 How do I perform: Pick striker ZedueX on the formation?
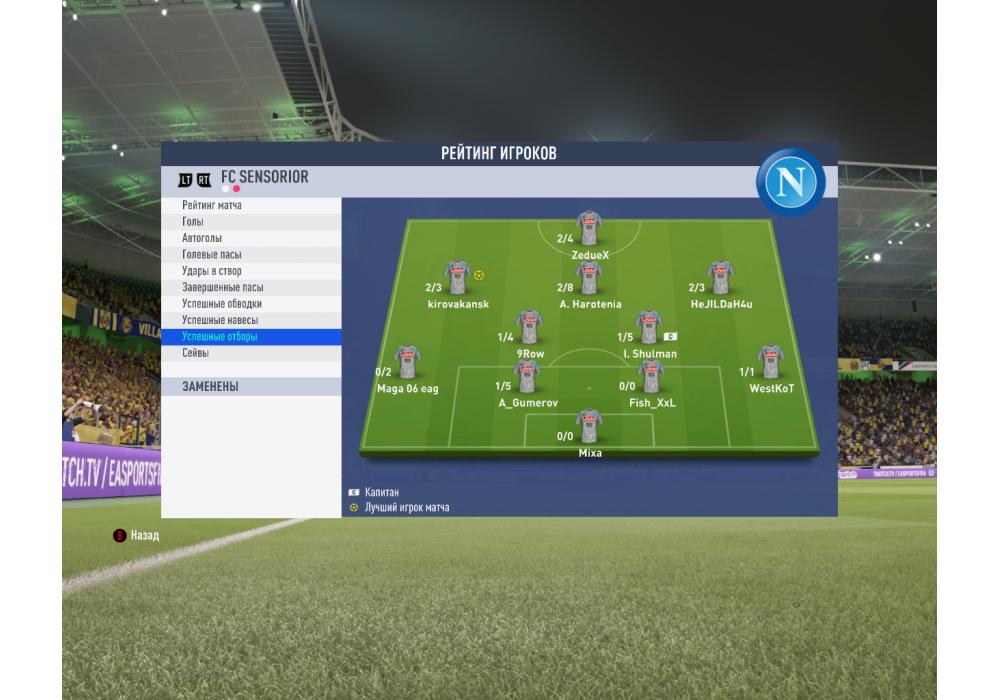click(589, 229)
